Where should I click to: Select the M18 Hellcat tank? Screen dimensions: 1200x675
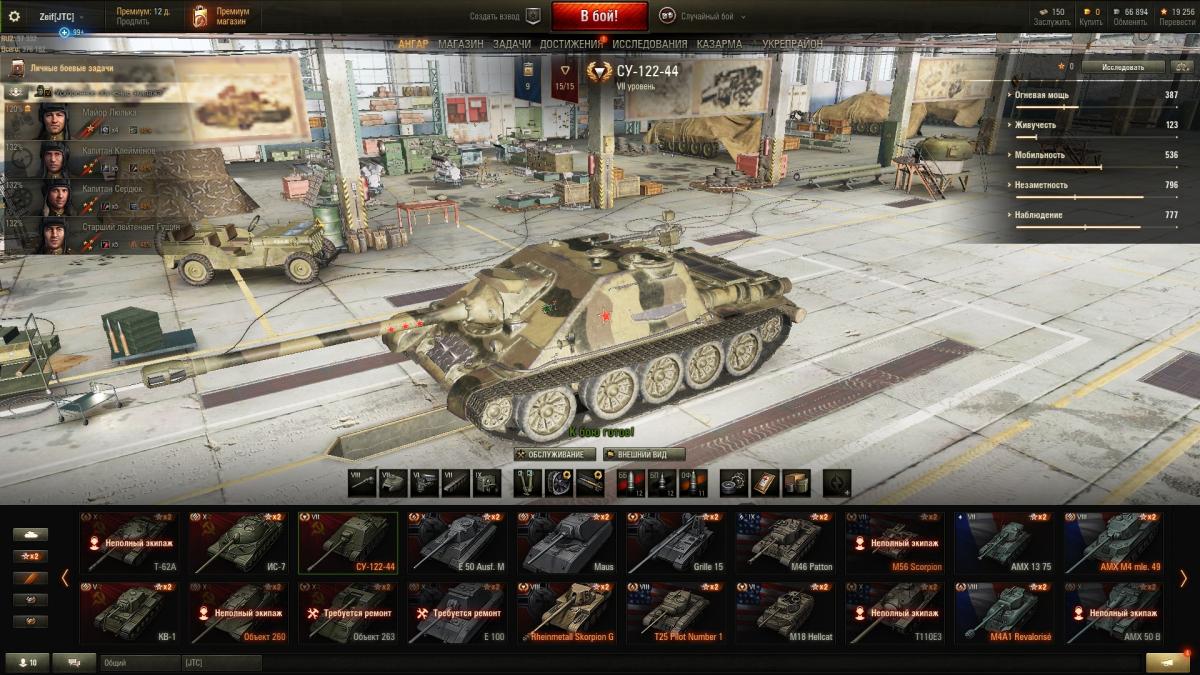785,612
